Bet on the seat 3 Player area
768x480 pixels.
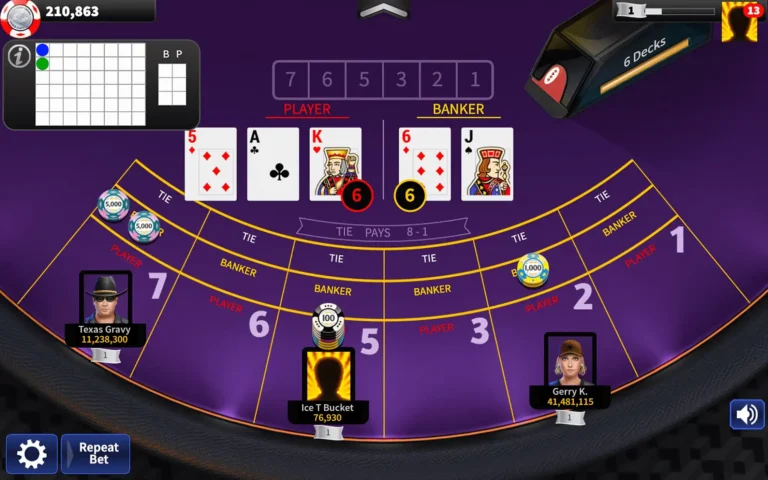coord(436,327)
